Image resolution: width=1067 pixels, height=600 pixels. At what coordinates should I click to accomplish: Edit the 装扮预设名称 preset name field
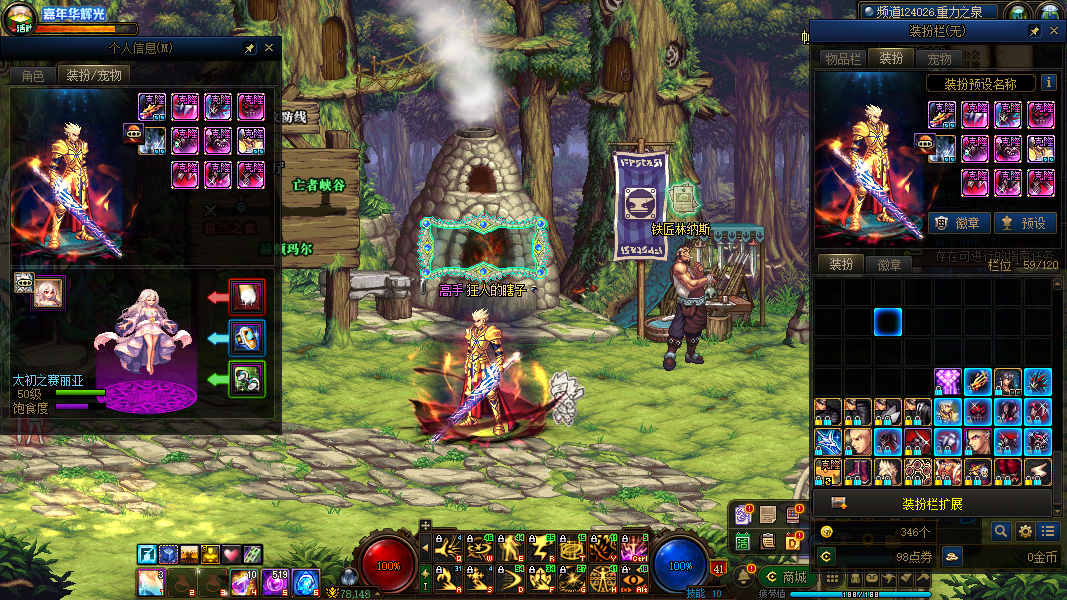pos(980,84)
